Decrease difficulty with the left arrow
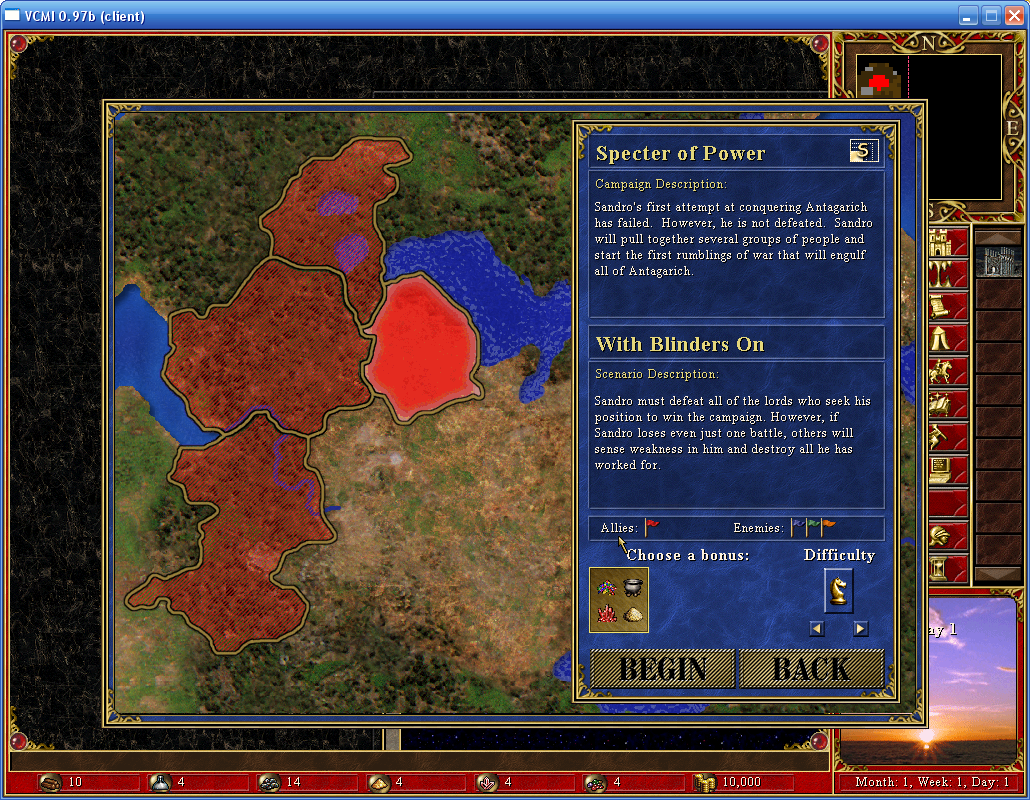1030x800 pixels. (817, 629)
